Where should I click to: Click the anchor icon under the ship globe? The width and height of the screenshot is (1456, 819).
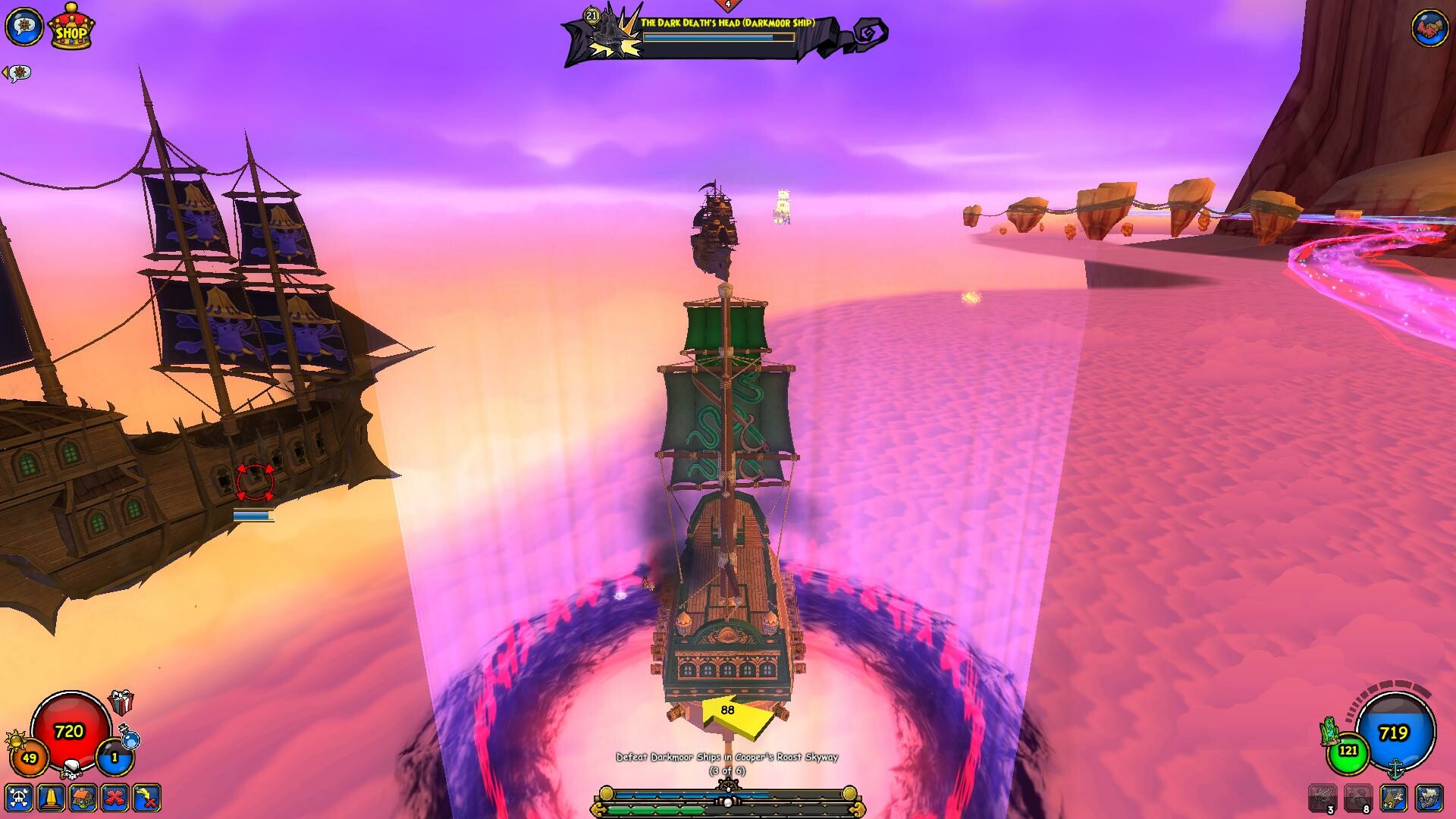click(1395, 770)
